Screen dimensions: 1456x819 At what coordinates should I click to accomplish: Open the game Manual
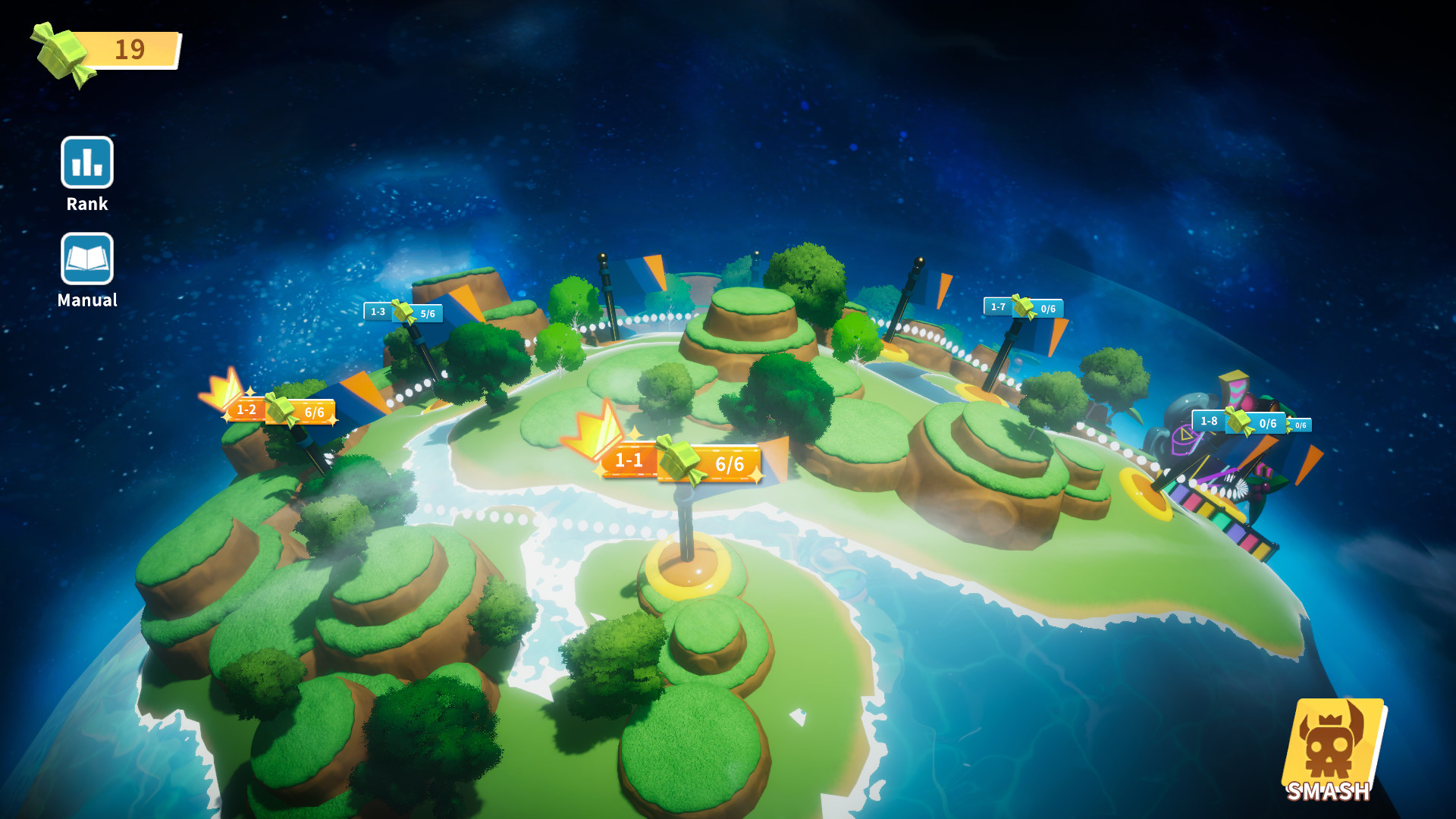(86, 259)
